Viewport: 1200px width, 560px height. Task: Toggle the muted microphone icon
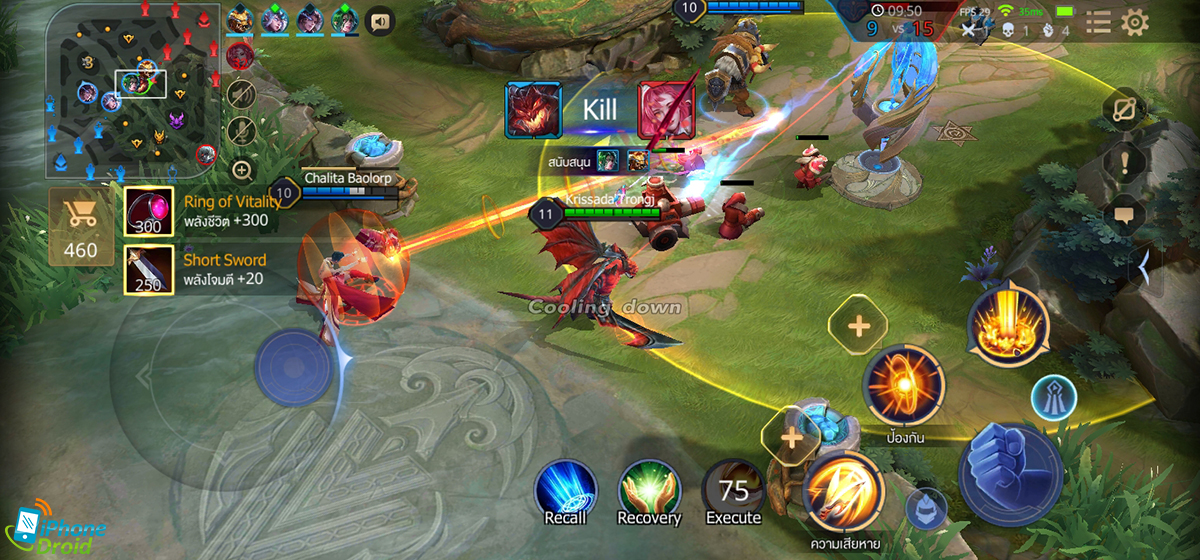(240, 130)
